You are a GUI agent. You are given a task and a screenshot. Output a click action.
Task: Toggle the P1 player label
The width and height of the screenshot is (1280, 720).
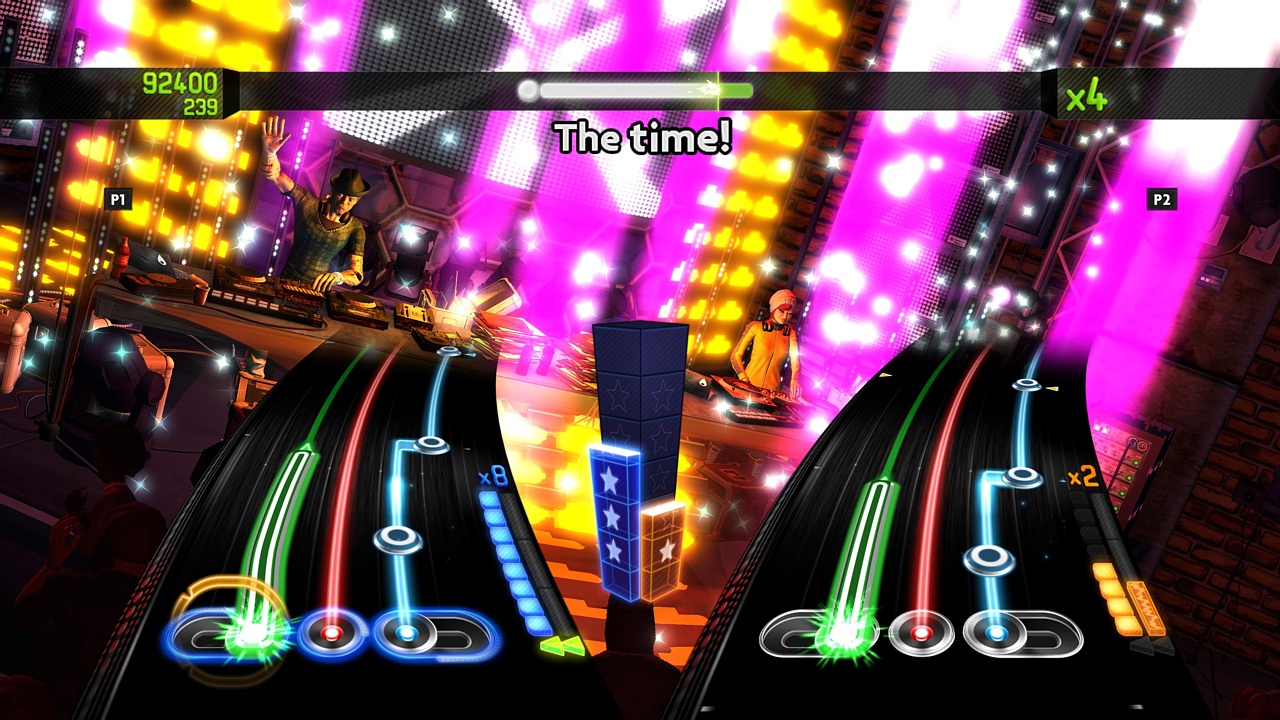point(116,198)
